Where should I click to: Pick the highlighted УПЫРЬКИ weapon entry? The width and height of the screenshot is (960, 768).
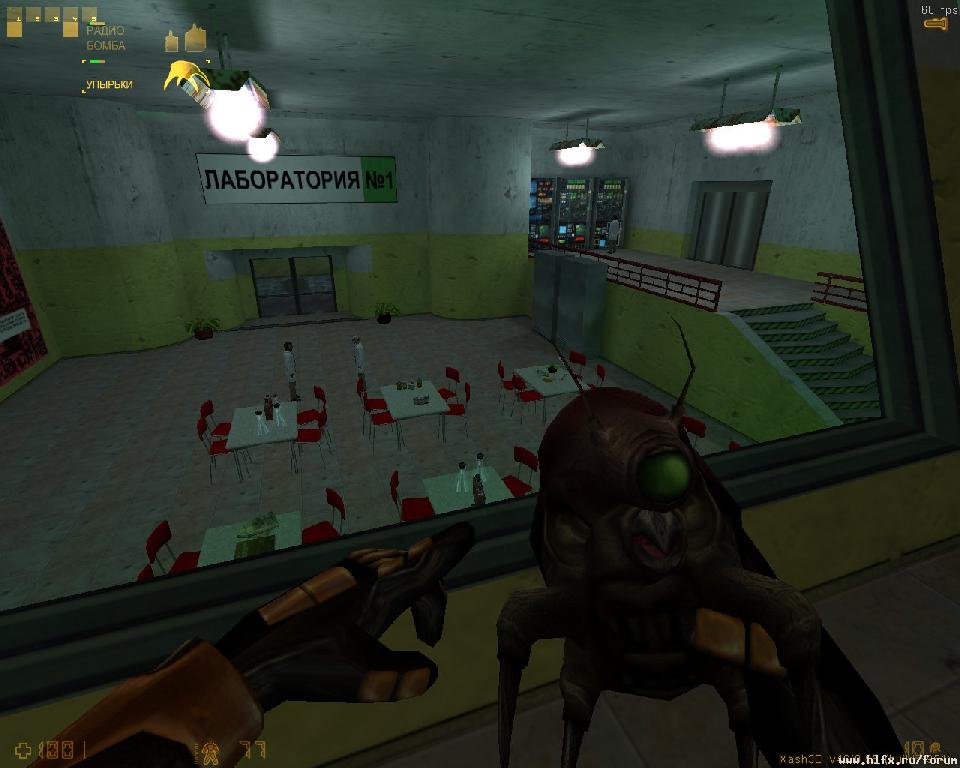(x=108, y=85)
